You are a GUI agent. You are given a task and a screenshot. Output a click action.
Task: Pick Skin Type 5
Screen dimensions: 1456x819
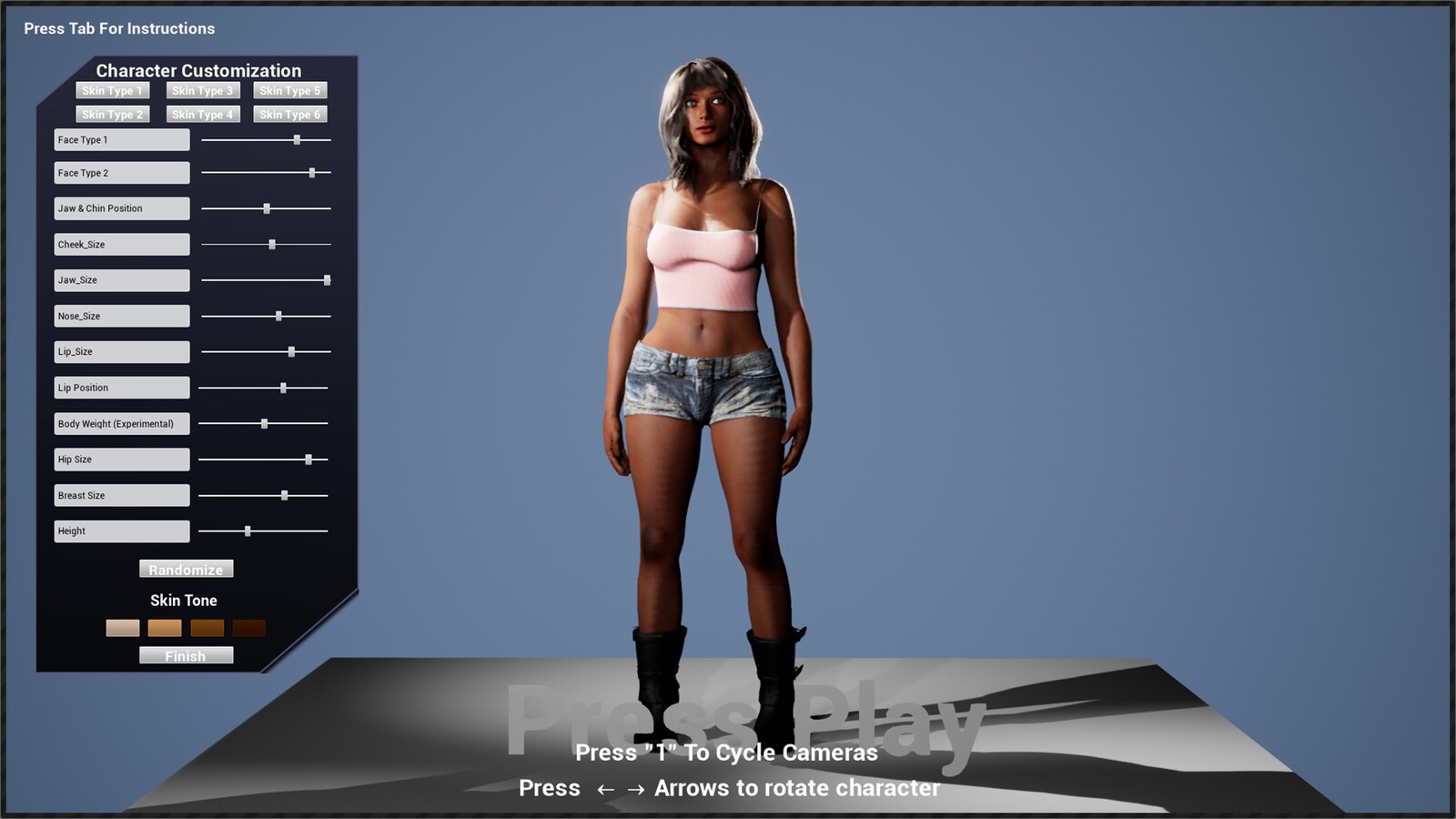click(289, 90)
